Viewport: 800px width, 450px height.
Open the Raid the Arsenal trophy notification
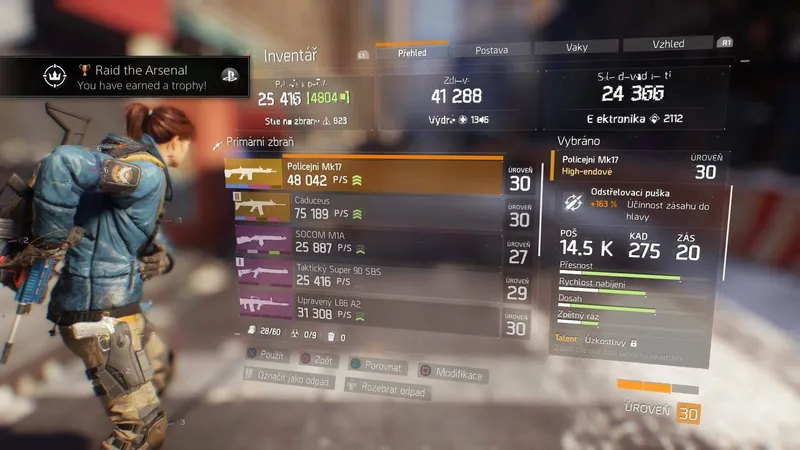(x=125, y=78)
